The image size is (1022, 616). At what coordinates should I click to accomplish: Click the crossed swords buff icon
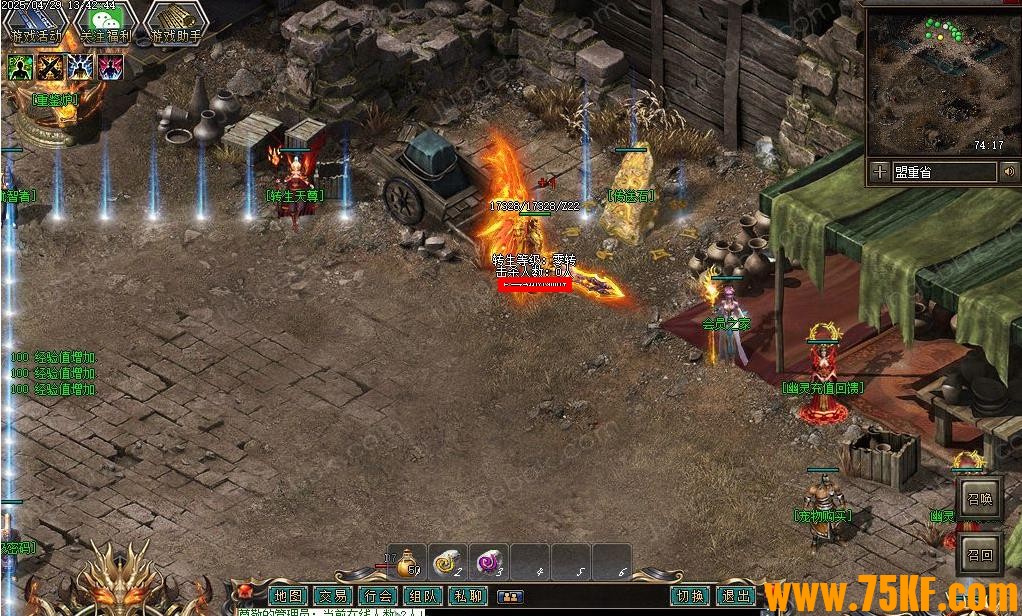(x=50, y=67)
